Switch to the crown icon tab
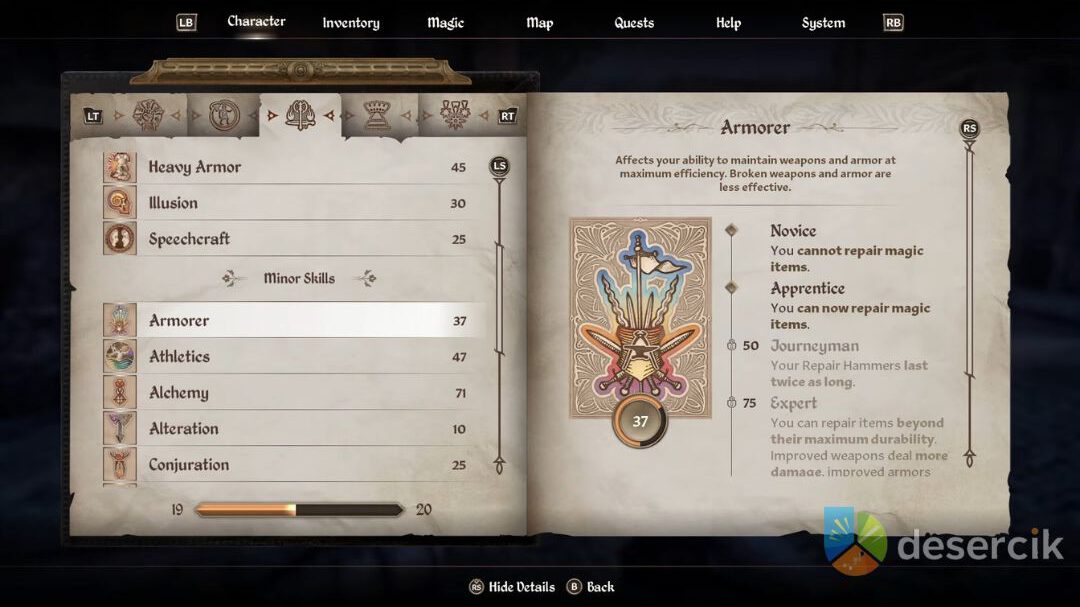Screen dimensions: 1080x607 pos(376,116)
